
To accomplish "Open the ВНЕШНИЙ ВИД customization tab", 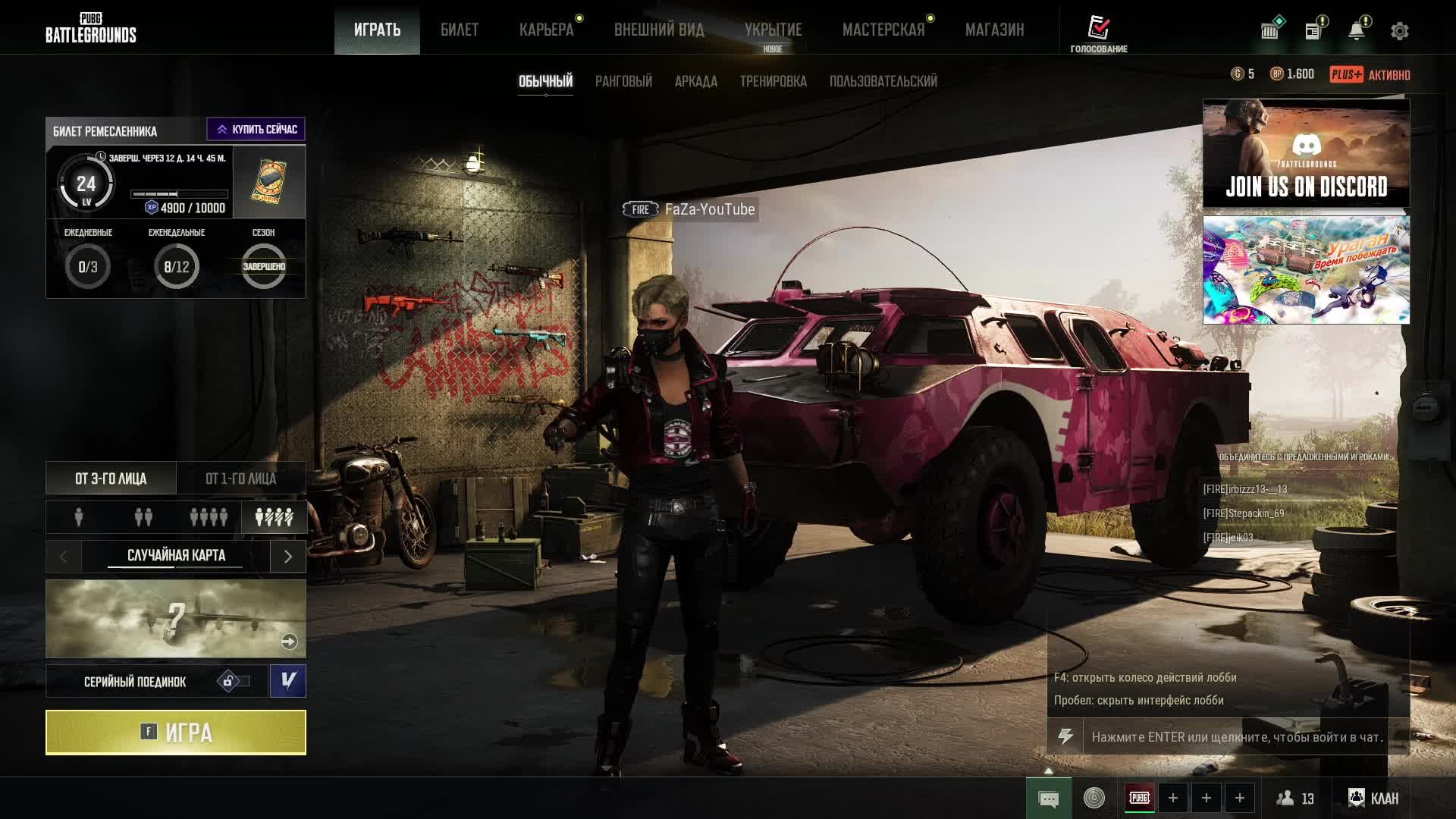I will pos(659,30).
